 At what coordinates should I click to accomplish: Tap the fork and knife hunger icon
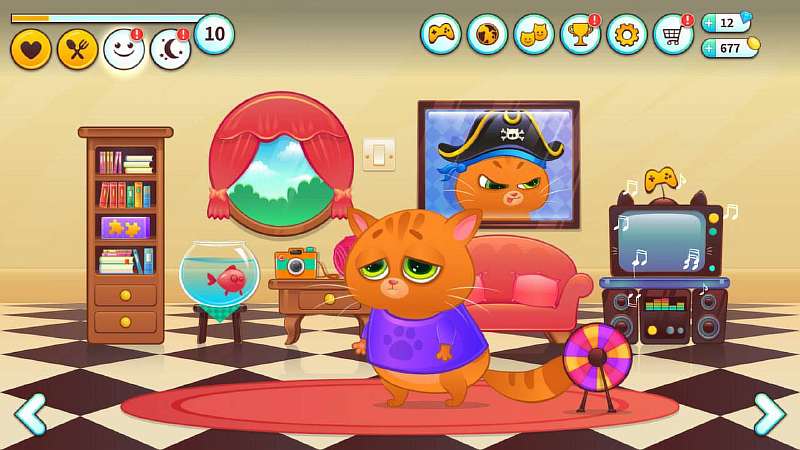(x=77, y=49)
